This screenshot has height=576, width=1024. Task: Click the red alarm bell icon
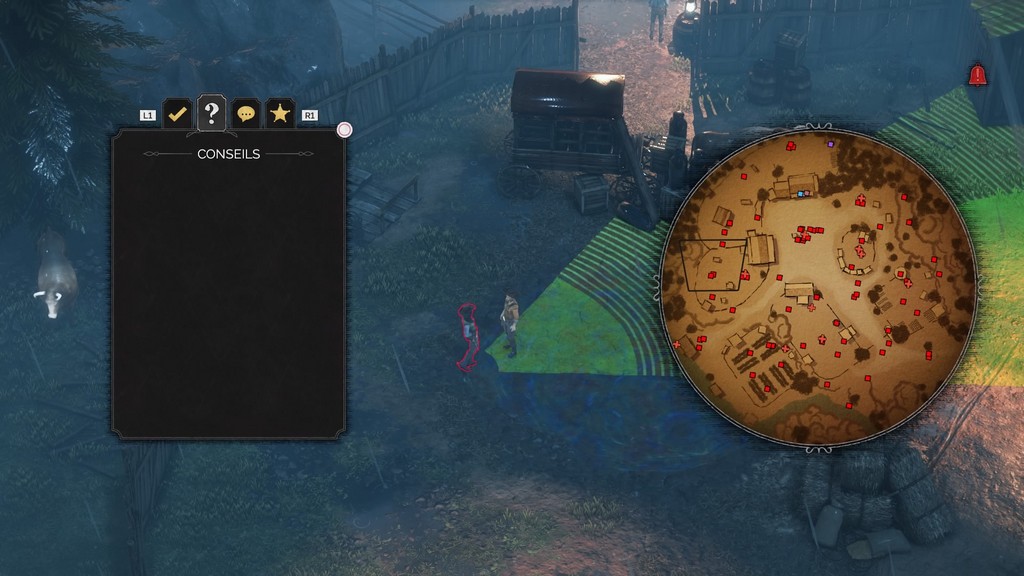977,75
